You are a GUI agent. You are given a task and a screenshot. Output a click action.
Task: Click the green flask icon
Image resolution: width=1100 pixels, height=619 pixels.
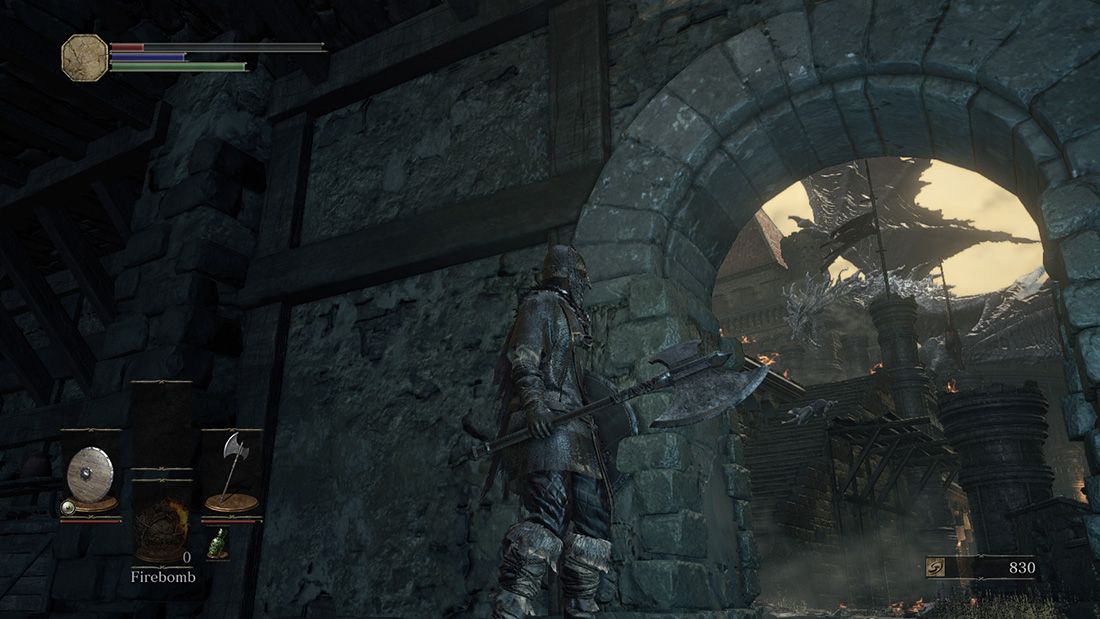(x=214, y=543)
